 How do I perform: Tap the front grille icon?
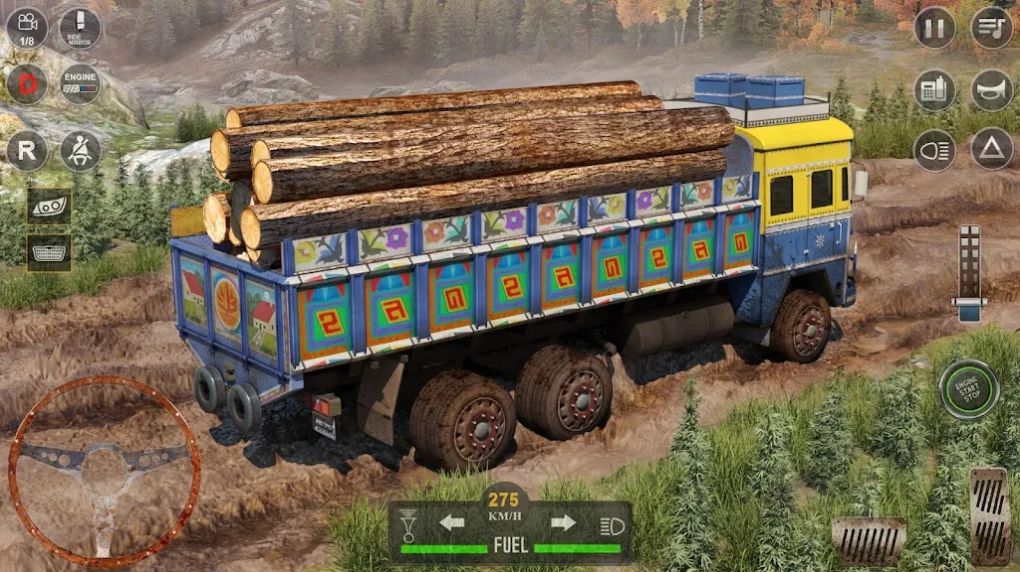[x=48, y=252]
